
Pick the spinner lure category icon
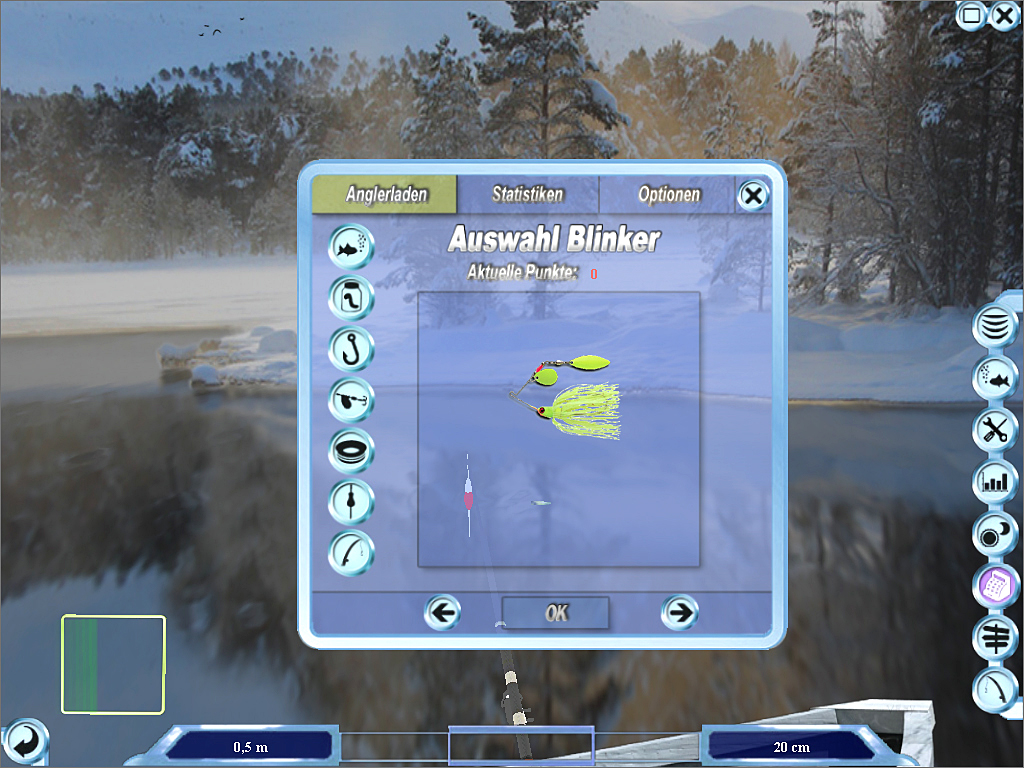[x=351, y=399]
